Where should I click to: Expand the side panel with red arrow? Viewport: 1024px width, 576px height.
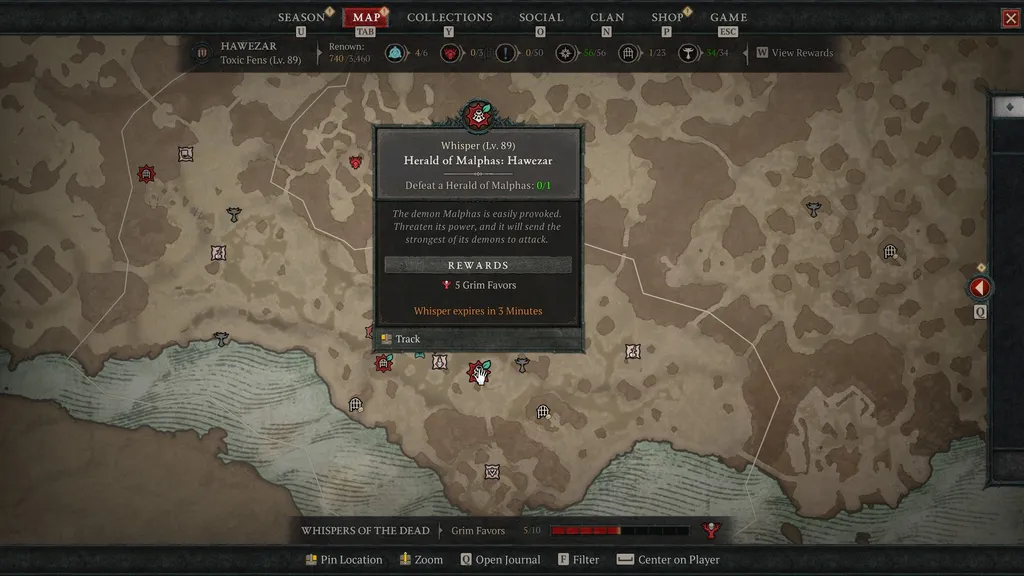[x=980, y=288]
